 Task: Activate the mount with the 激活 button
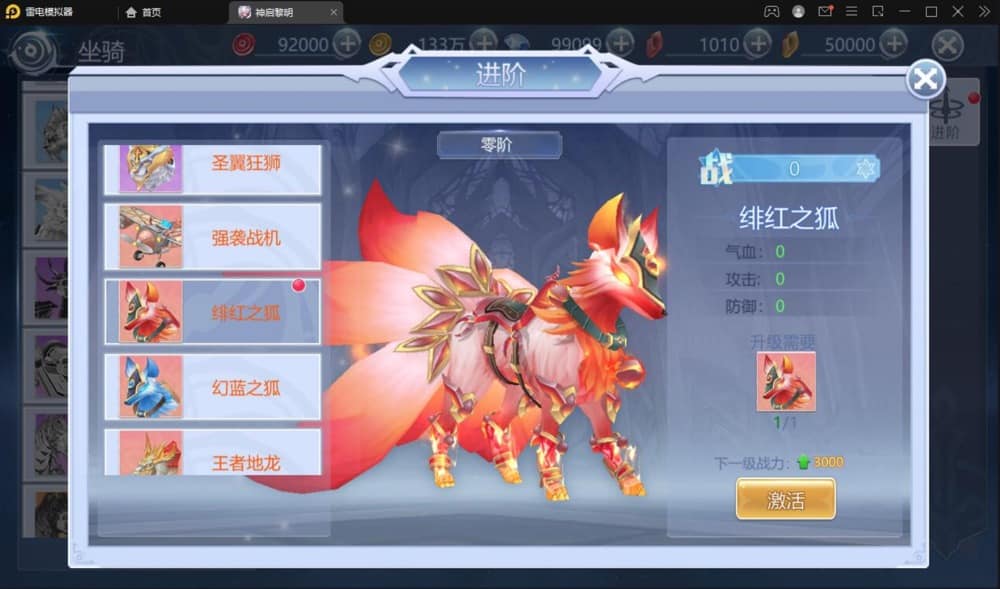785,499
